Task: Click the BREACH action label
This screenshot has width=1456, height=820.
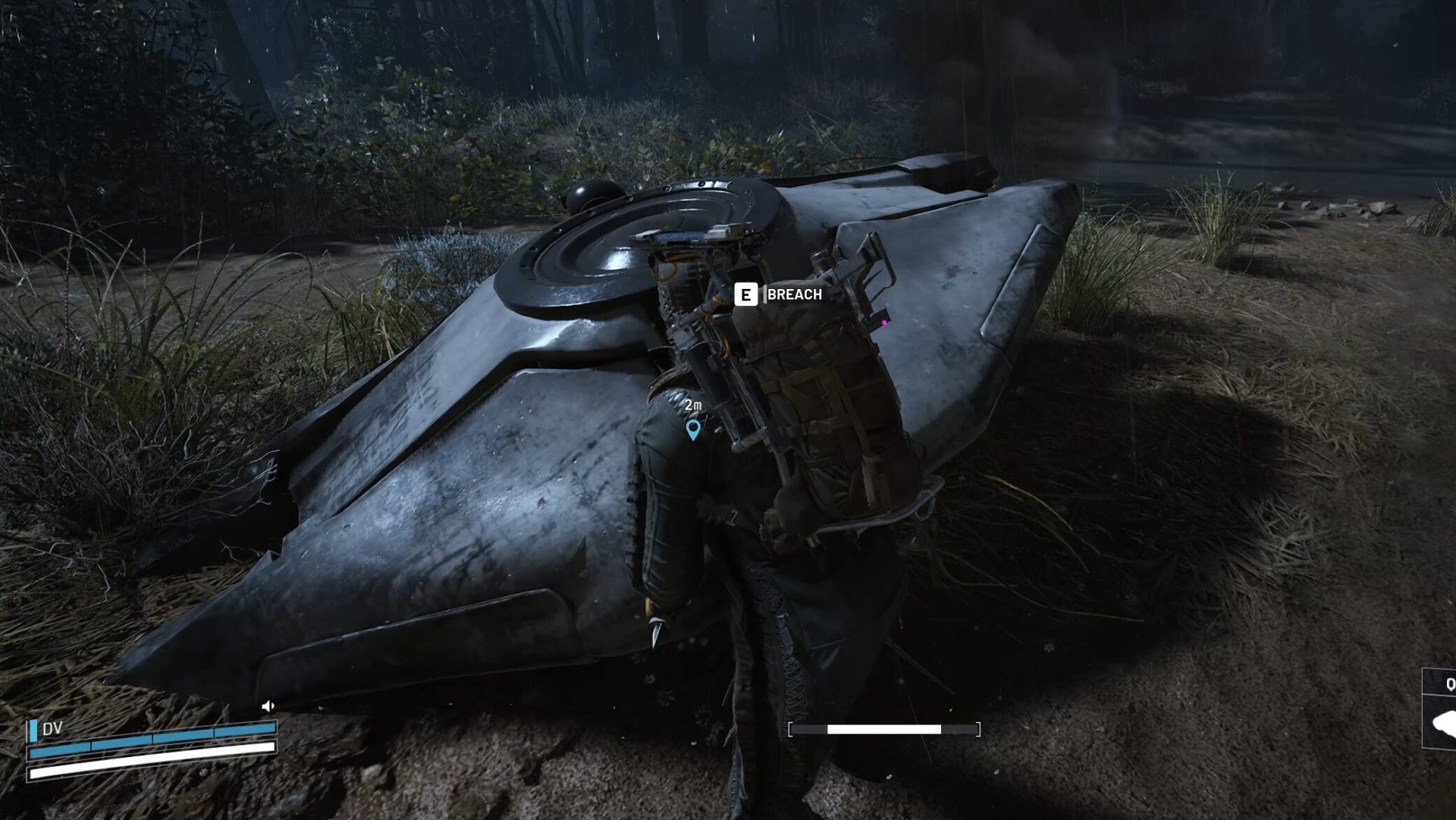Action: coord(793,295)
